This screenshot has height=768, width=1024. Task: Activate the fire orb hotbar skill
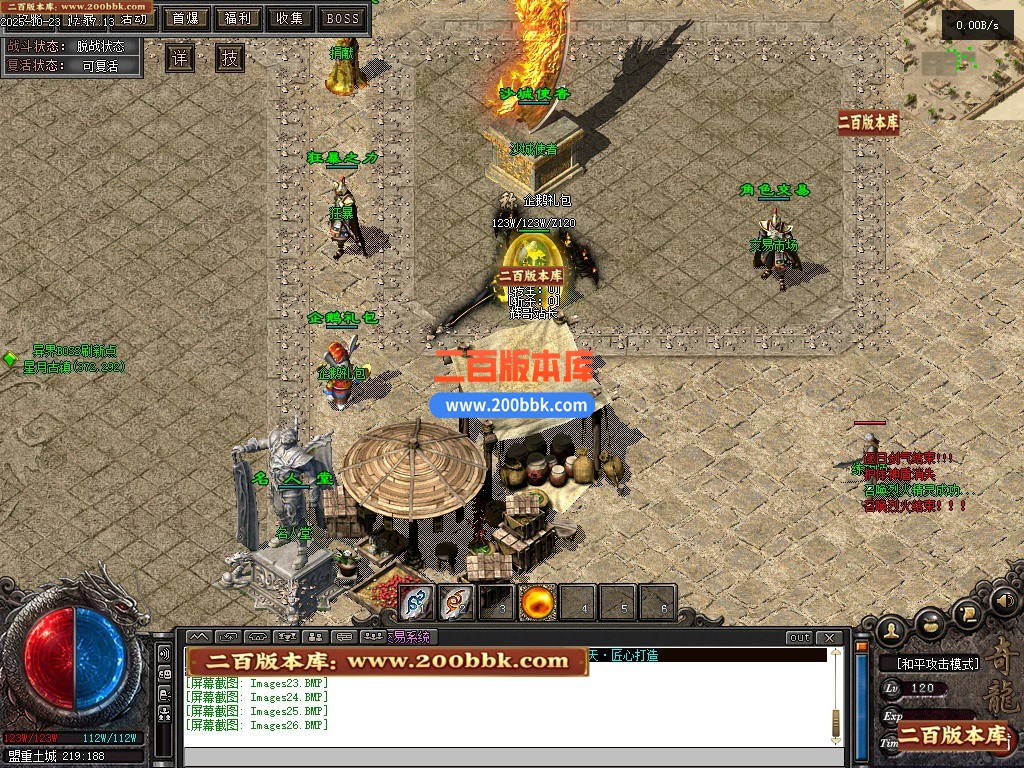click(x=538, y=603)
